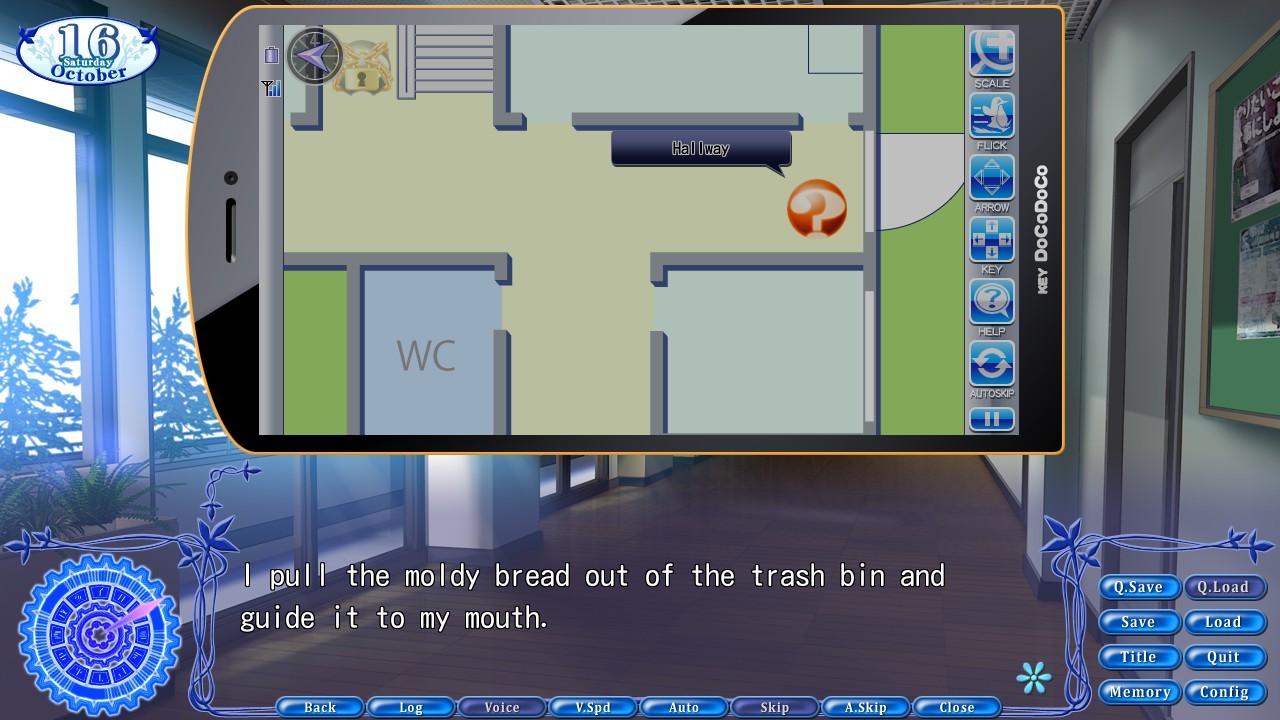This screenshot has height=720, width=1280.
Task: Toggle Skip mode on
Action: 774,707
